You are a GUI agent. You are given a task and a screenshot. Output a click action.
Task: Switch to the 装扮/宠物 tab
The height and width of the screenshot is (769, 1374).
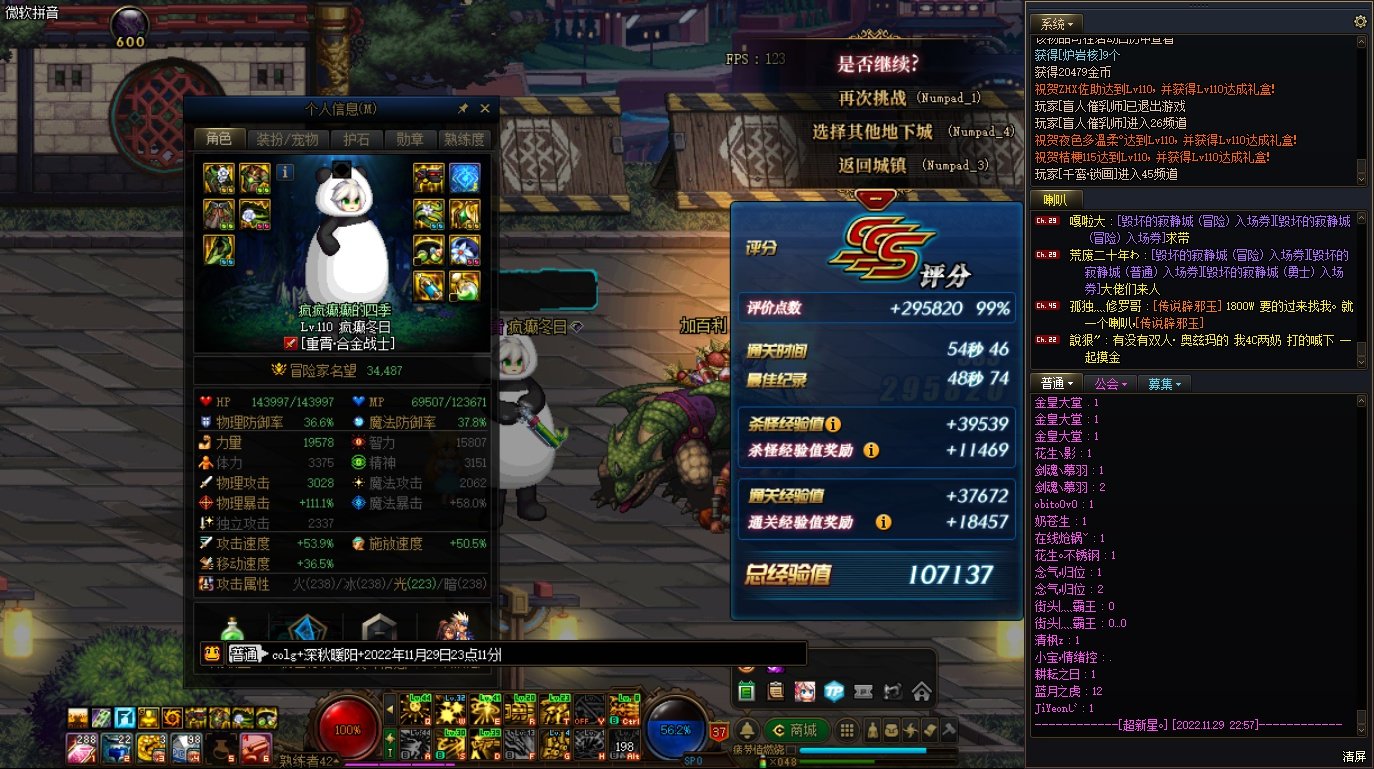click(286, 139)
